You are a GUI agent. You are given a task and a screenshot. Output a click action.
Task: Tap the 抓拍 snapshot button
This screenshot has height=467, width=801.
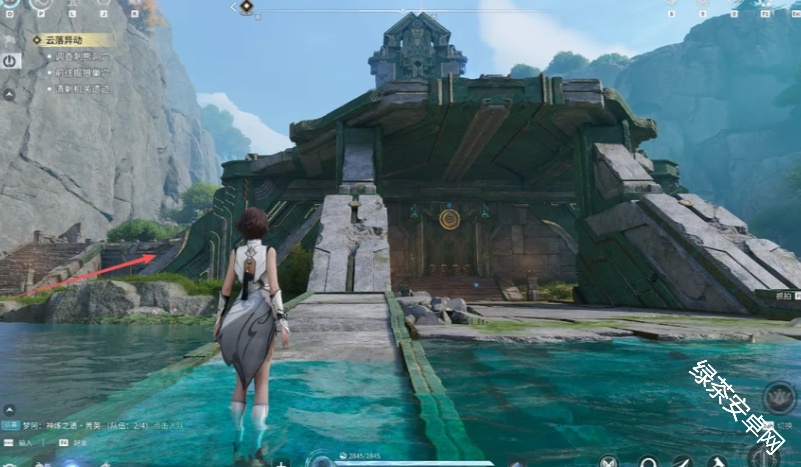click(783, 296)
